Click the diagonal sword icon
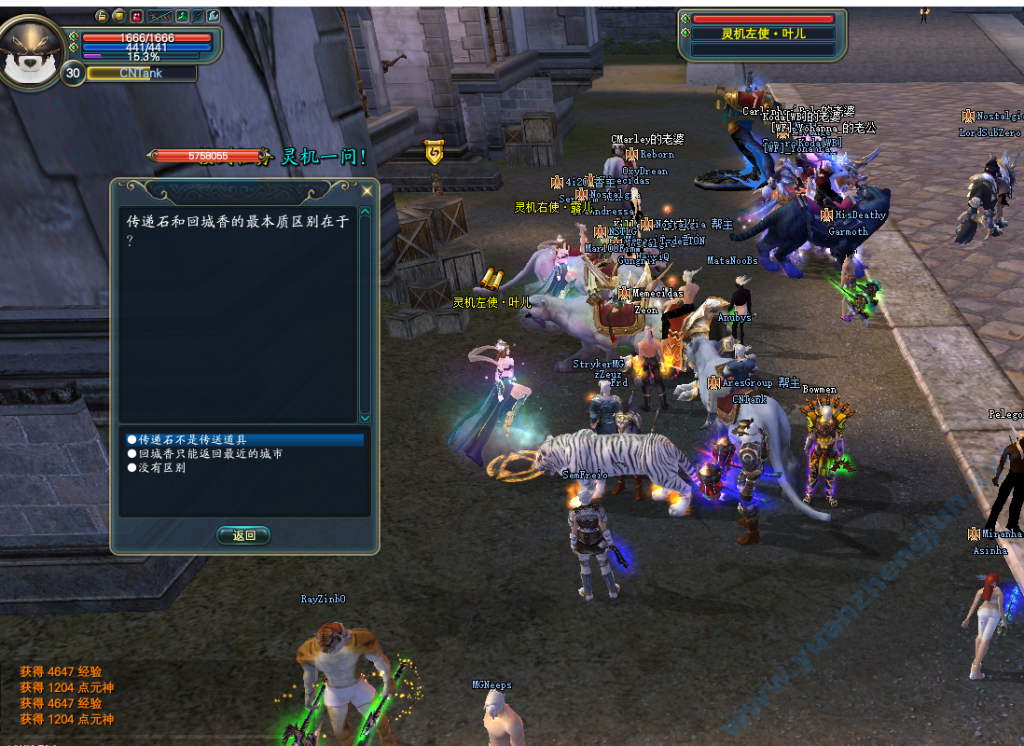 click(198, 16)
